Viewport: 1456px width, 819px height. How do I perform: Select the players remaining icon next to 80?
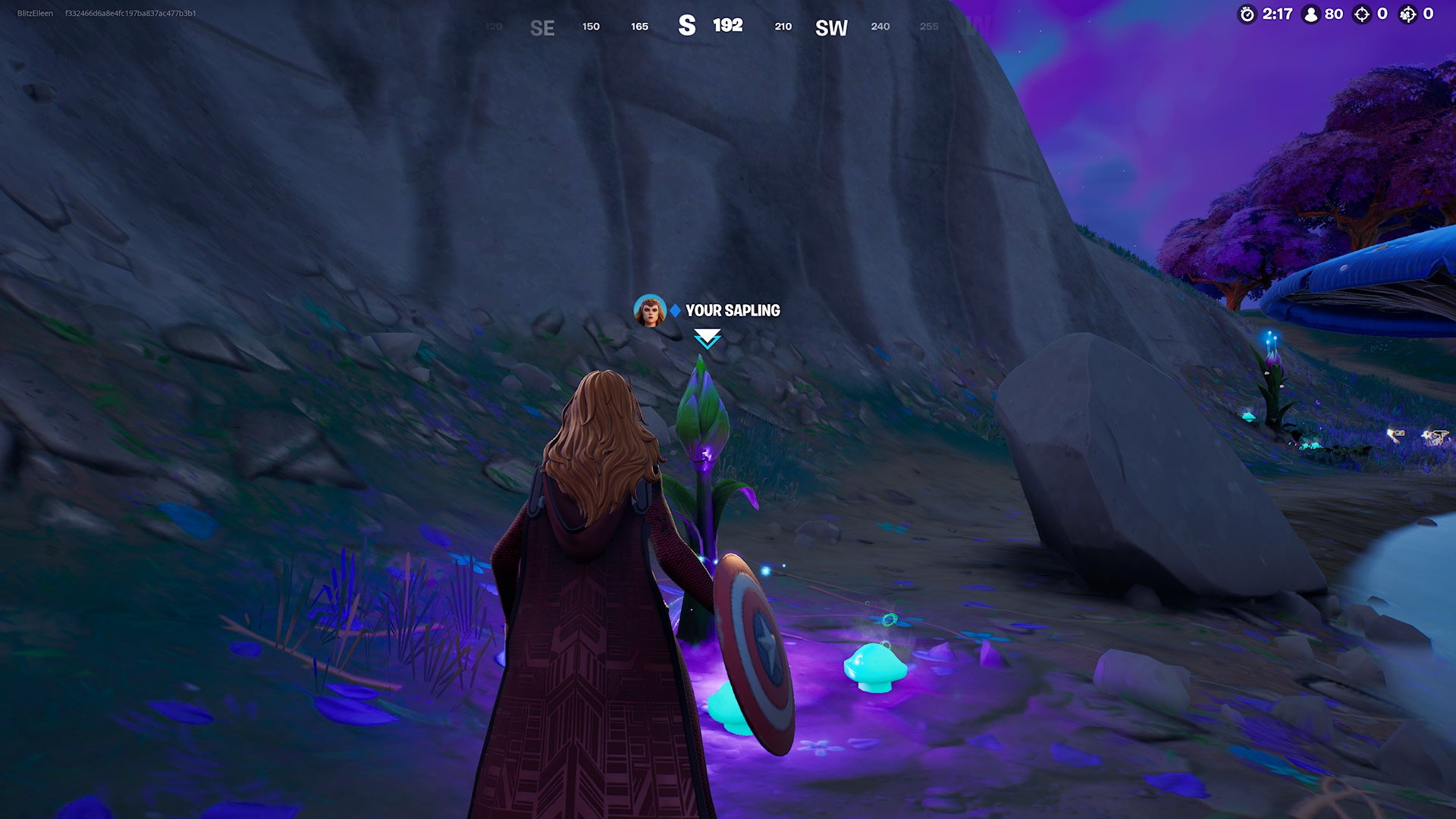point(1311,14)
